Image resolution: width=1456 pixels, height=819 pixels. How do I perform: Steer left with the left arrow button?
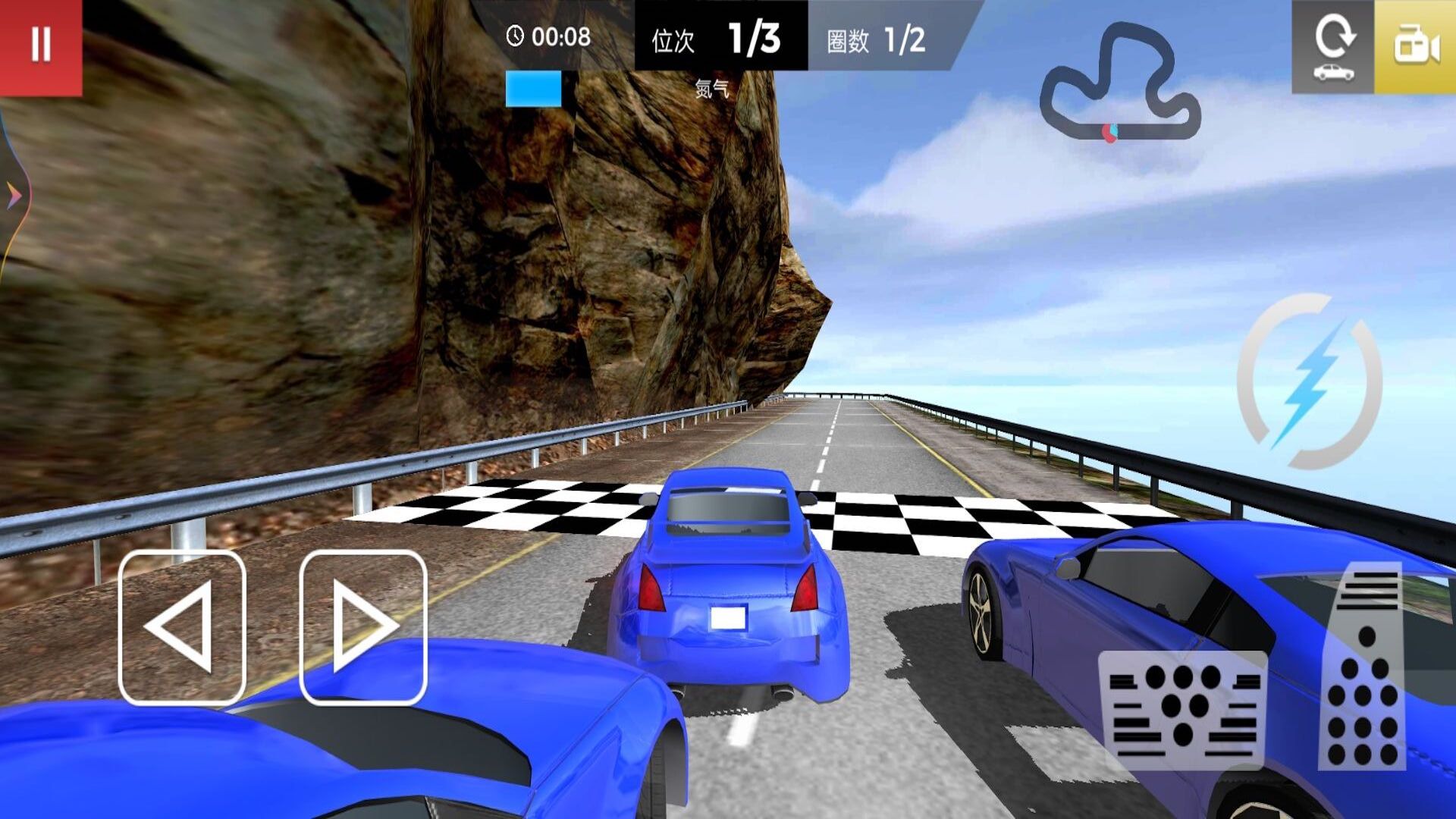(182, 628)
